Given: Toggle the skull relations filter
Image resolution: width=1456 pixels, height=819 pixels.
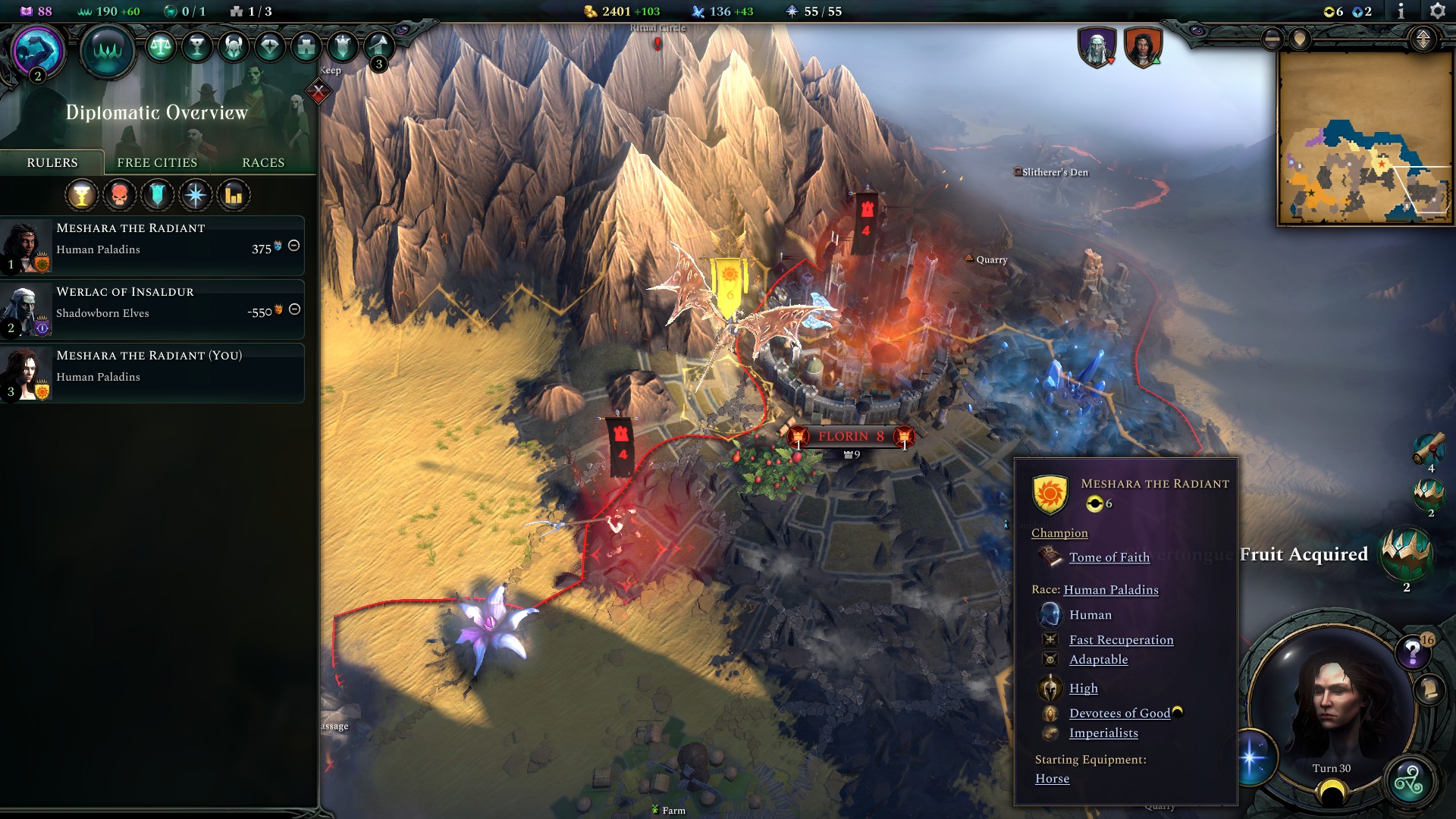Looking at the screenshot, I should (119, 195).
